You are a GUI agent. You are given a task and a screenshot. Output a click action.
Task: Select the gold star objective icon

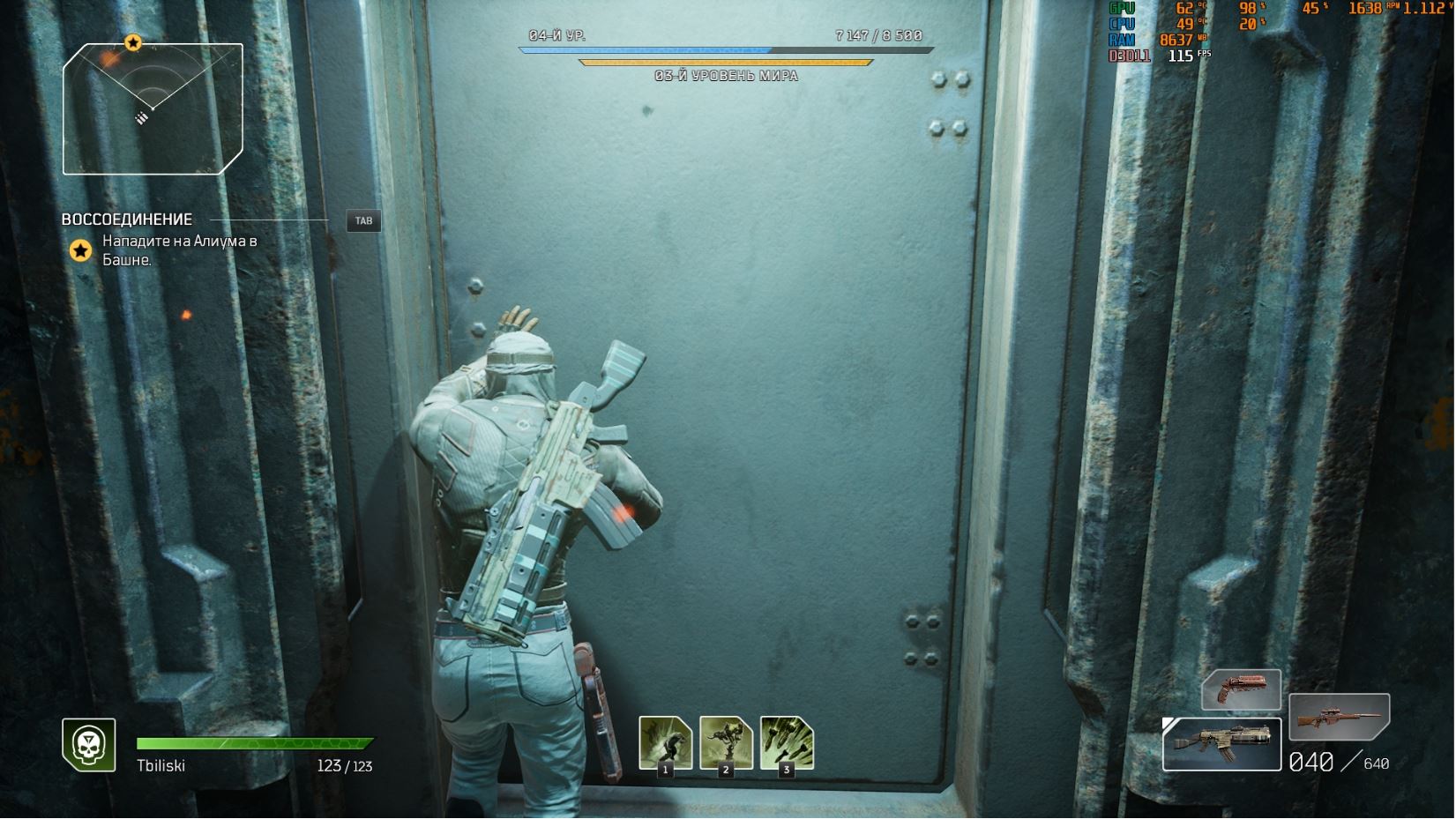click(x=80, y=251)
